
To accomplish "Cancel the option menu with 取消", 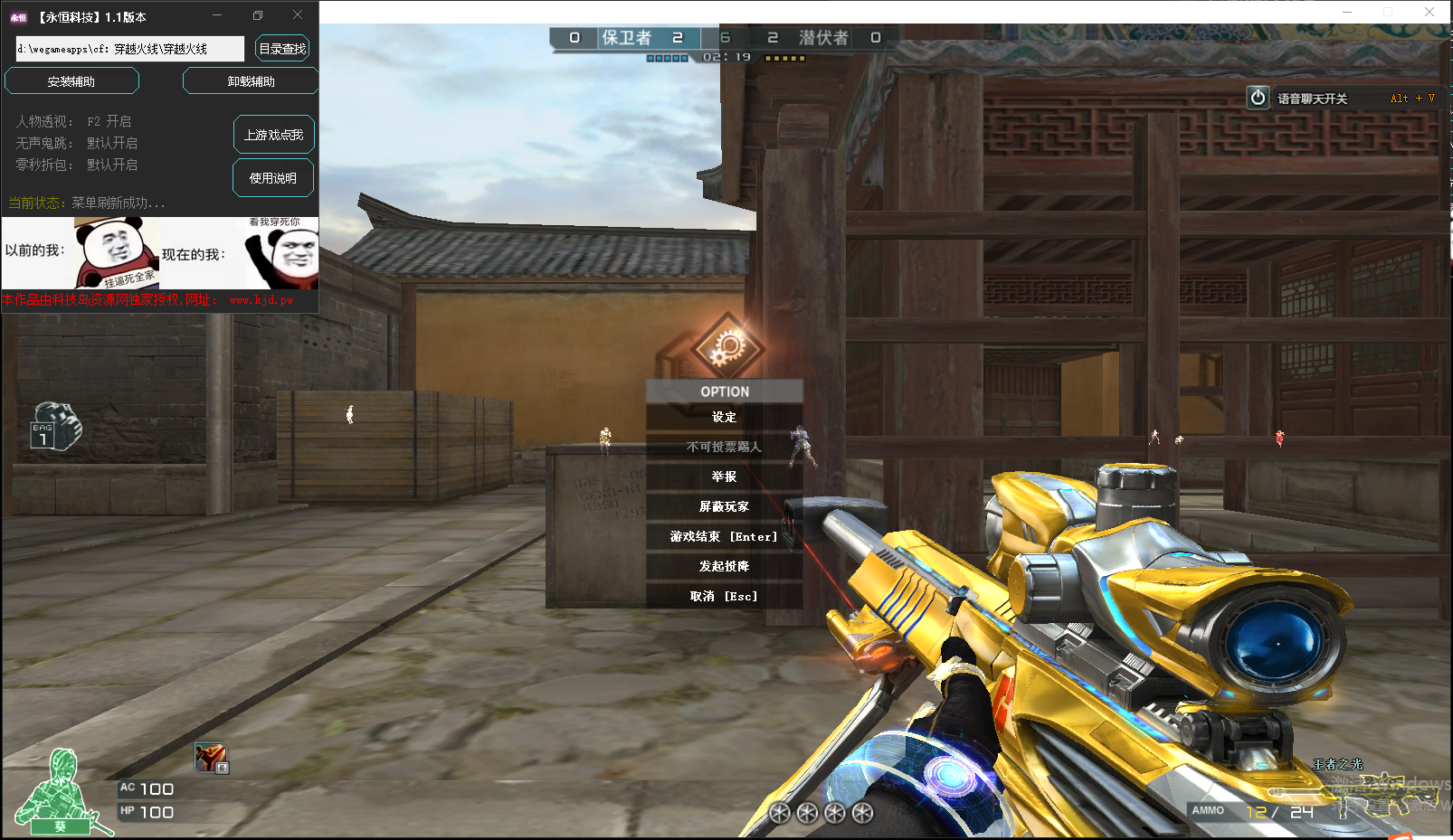I will pyautogui.click(x=724, y=596).
